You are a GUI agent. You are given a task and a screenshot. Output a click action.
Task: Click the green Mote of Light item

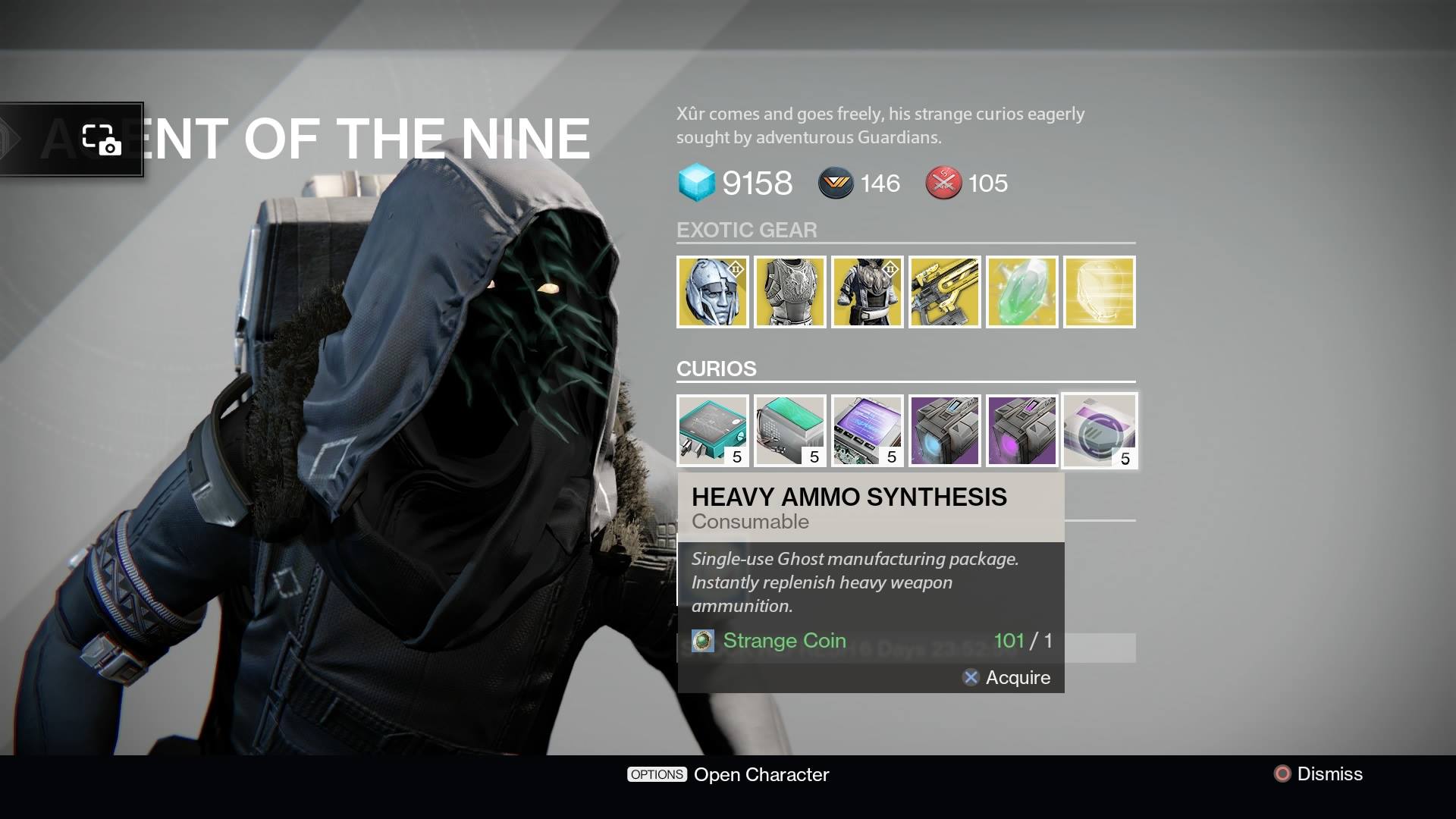click(1021, 292)
